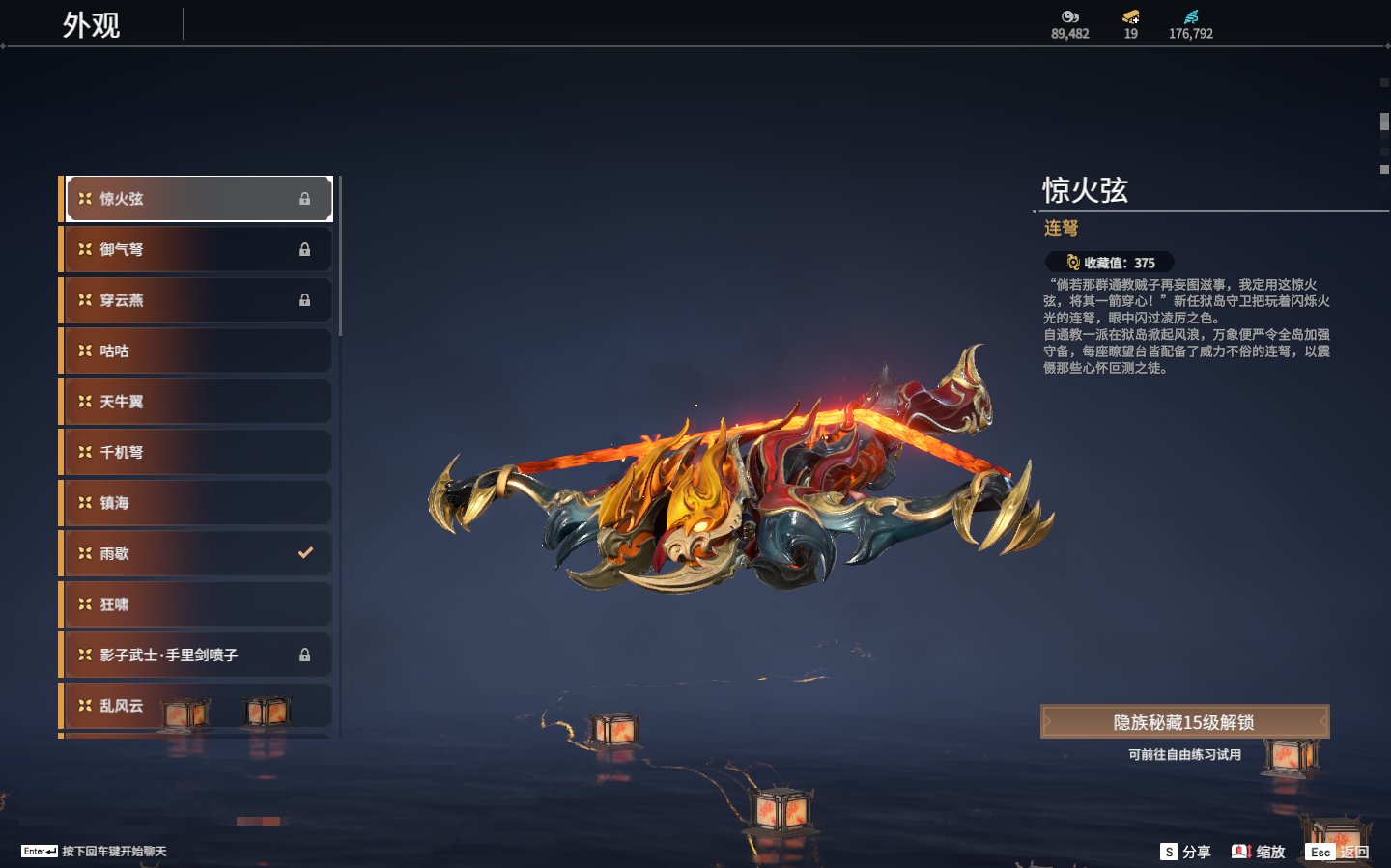
Task: Select the 惊火弦 skin entry
Action: [198, 199]
